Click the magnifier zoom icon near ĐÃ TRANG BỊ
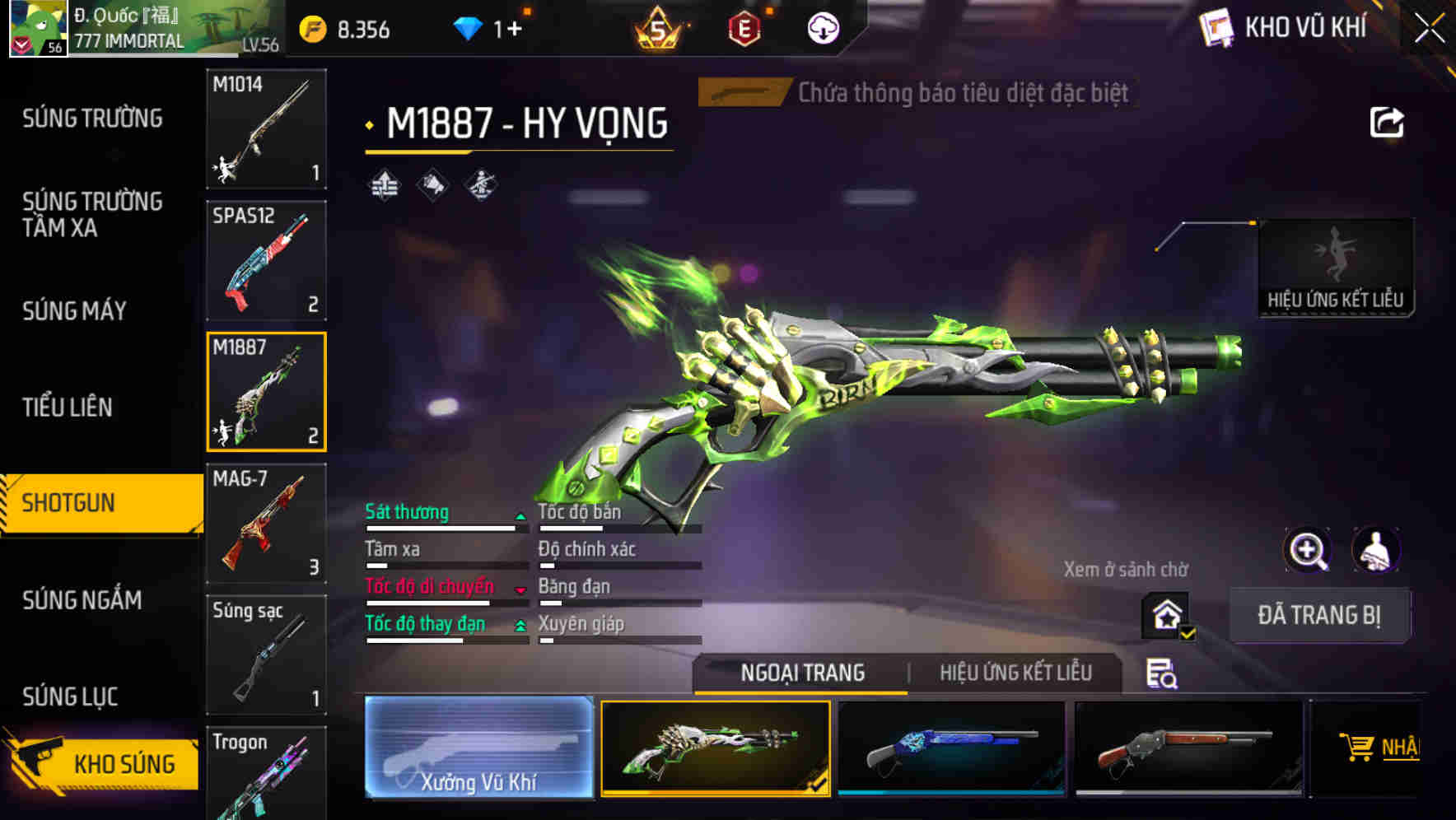Image resolution: width=1456 pixels, height=820 pixels. [1306, 549]
